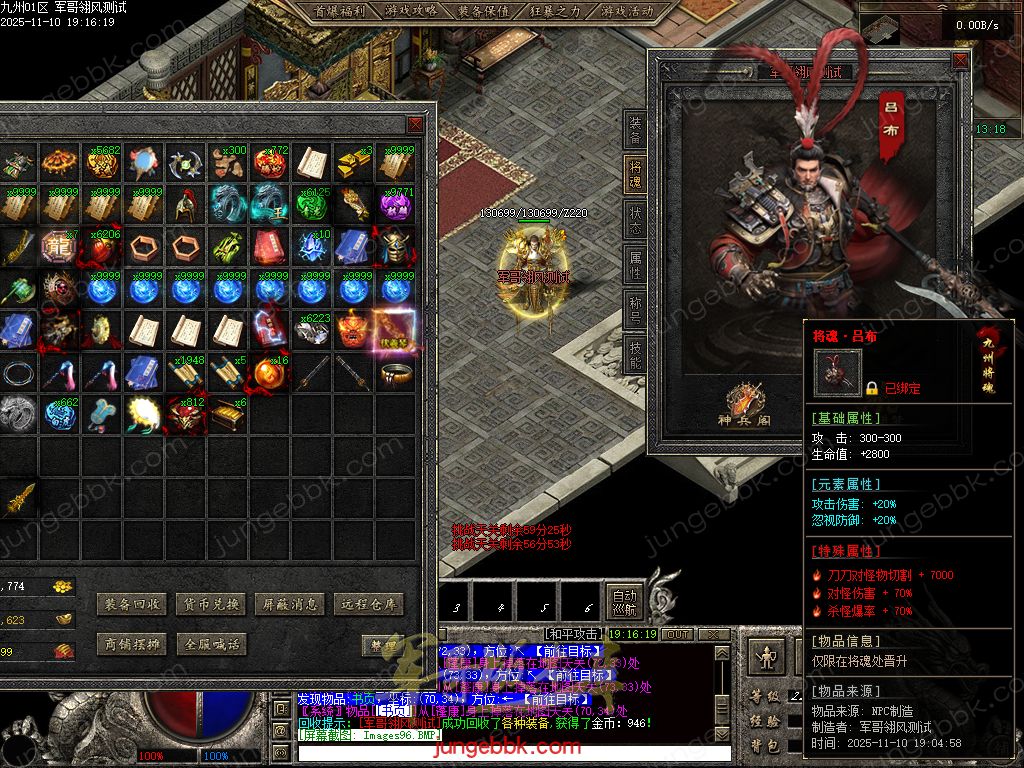Screen dimensions: 1024x768
Task: Click the 货币兑换 currency exchange button
Action: click(x=209, y=604)
